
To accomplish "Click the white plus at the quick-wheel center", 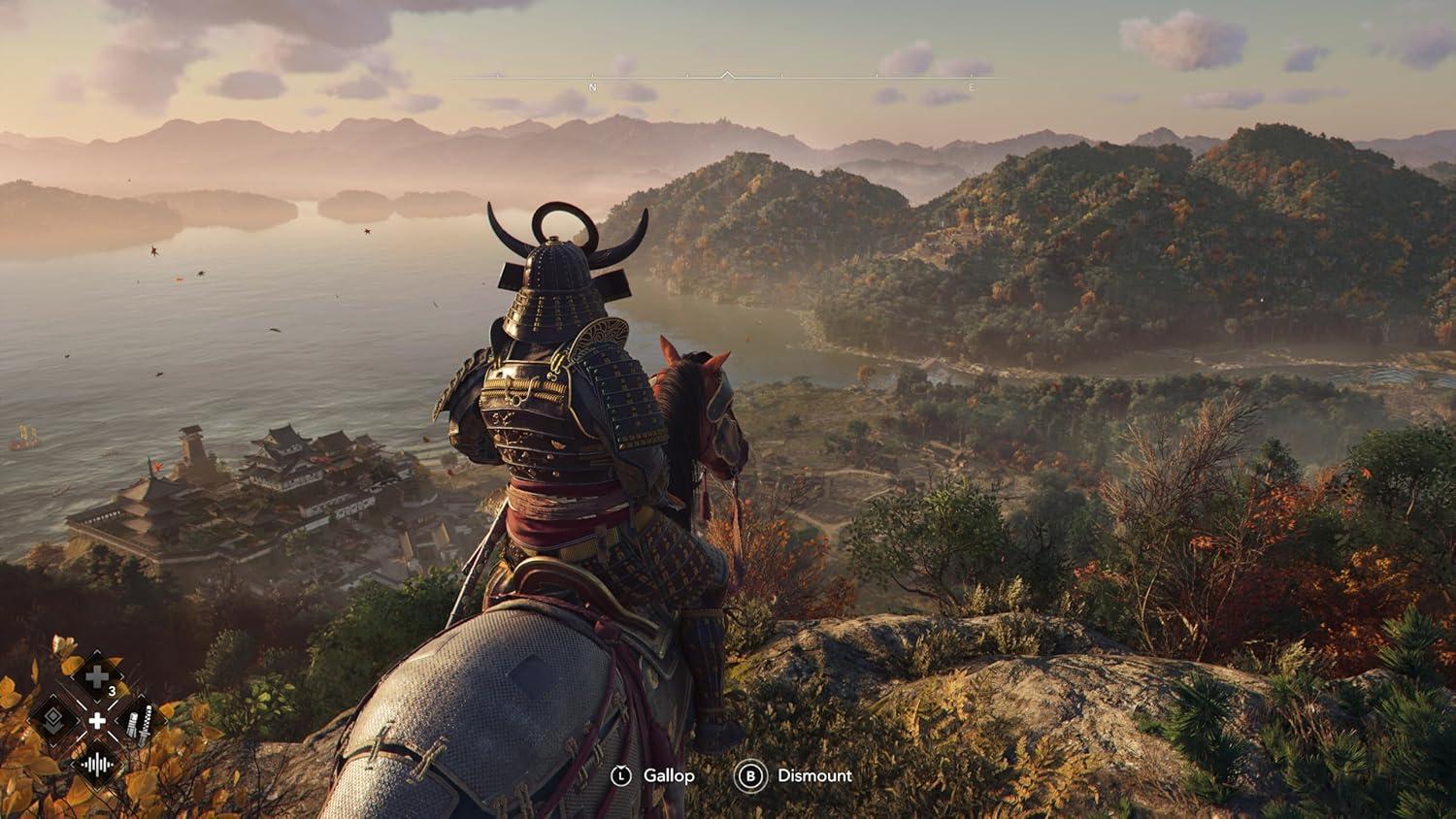I will (97, 721).
